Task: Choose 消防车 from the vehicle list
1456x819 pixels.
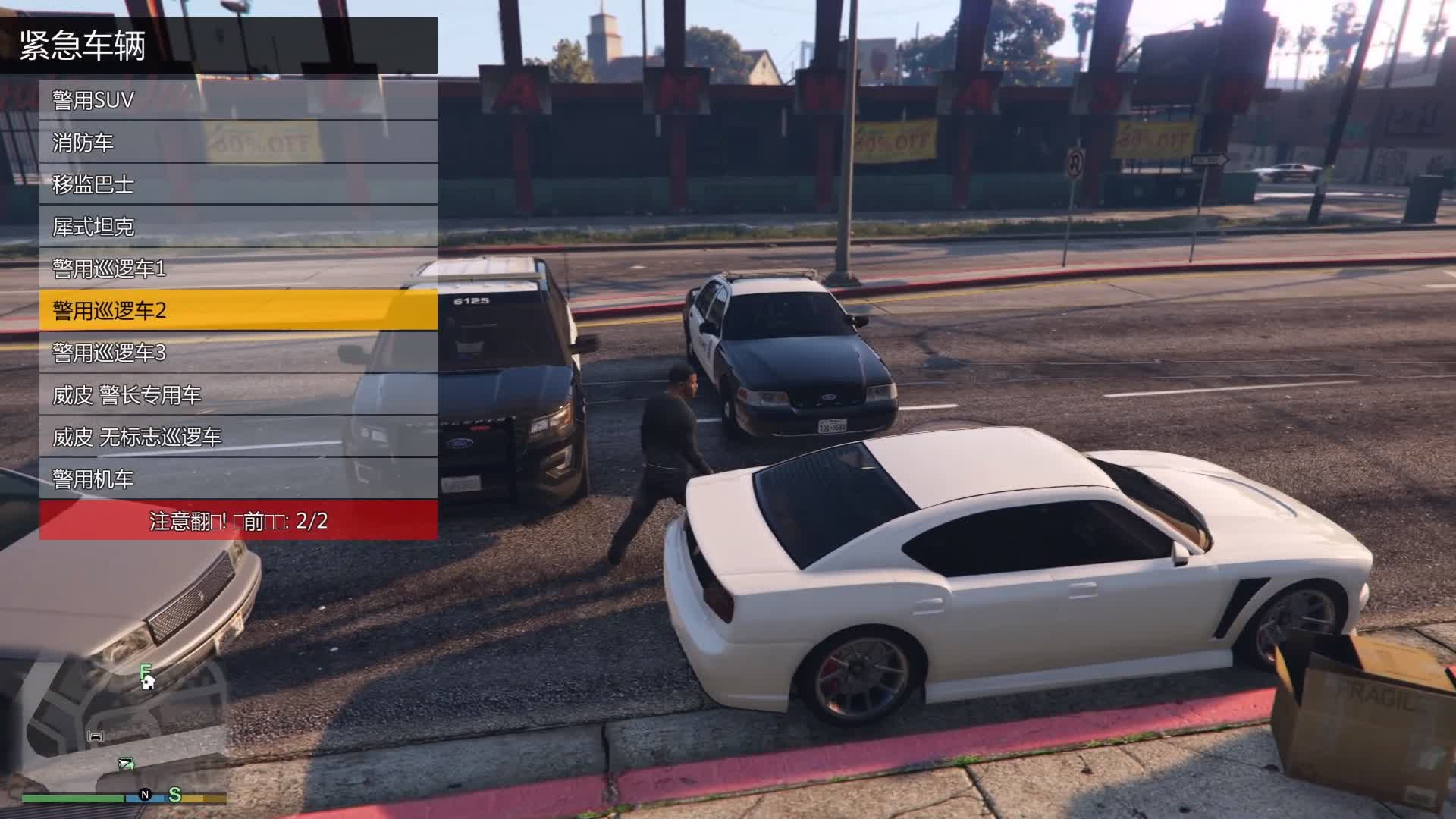Action: [x=238, y=143]
